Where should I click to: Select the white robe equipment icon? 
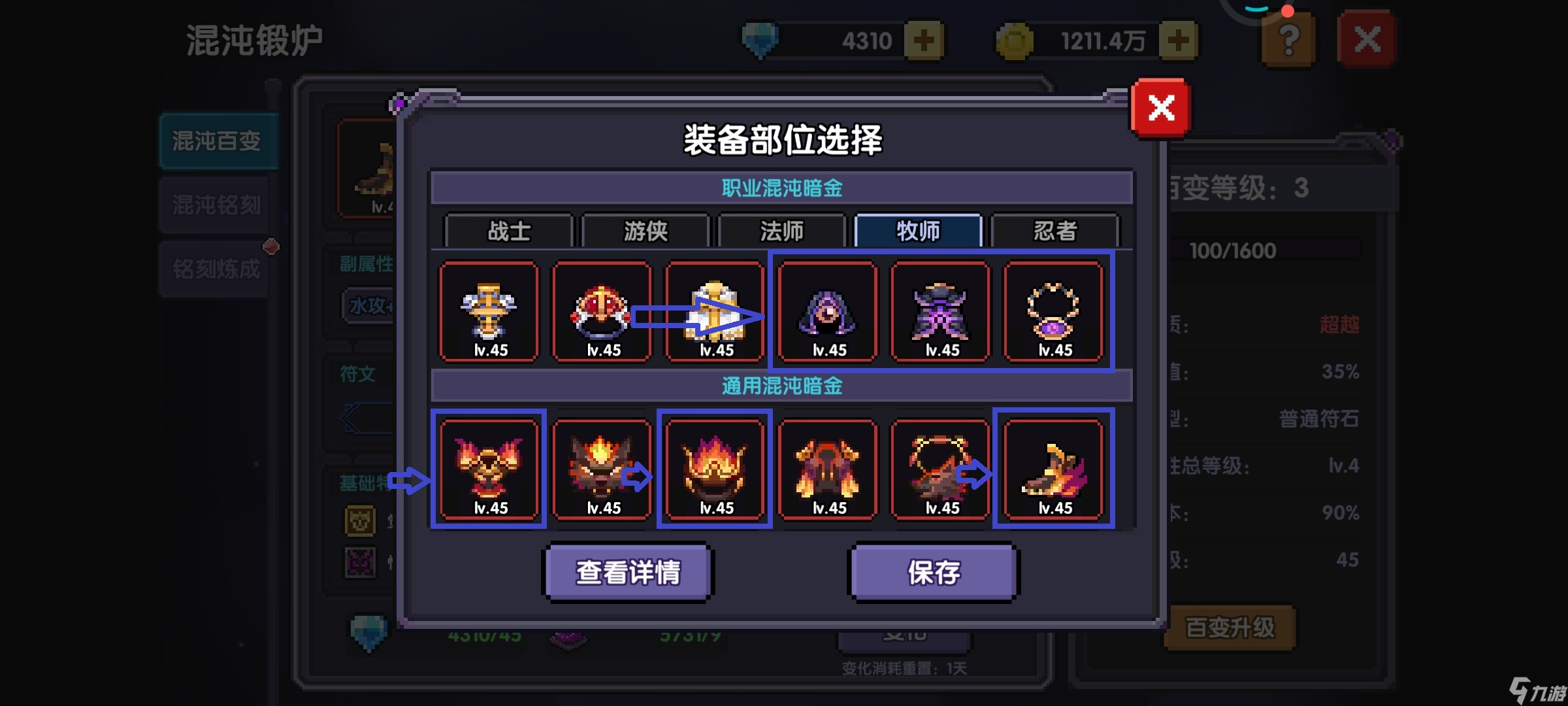point(714,312)
